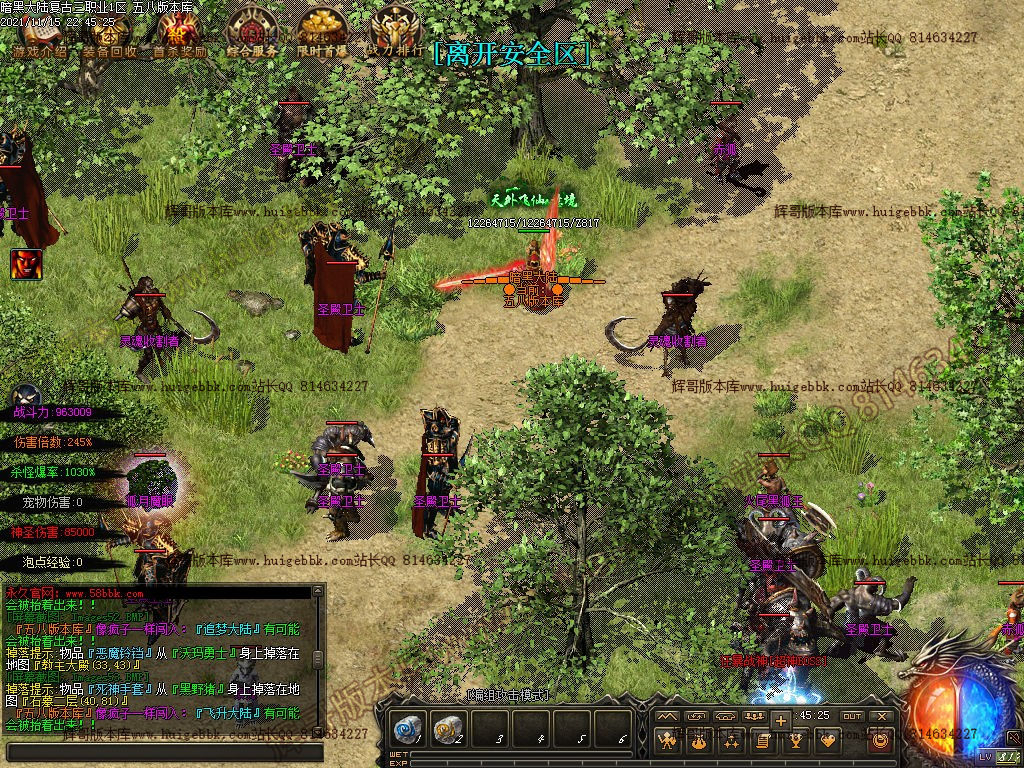Viewport: 1024px width, 768px height.
Task: Click the red demon face buff icon
Action: coord(26,264)
